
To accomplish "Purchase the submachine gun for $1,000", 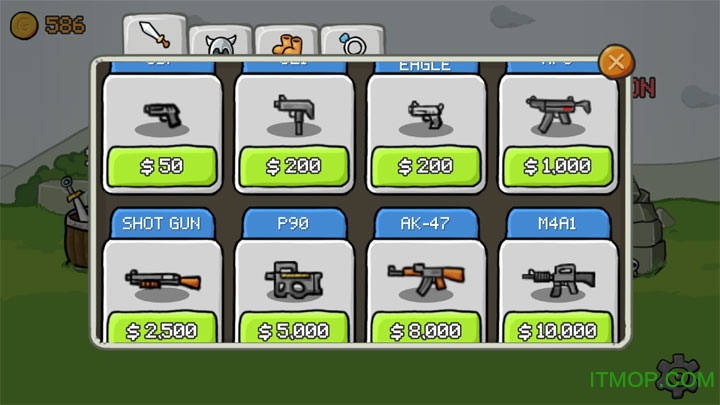I will pyautogui.click(x=558, y=166).
